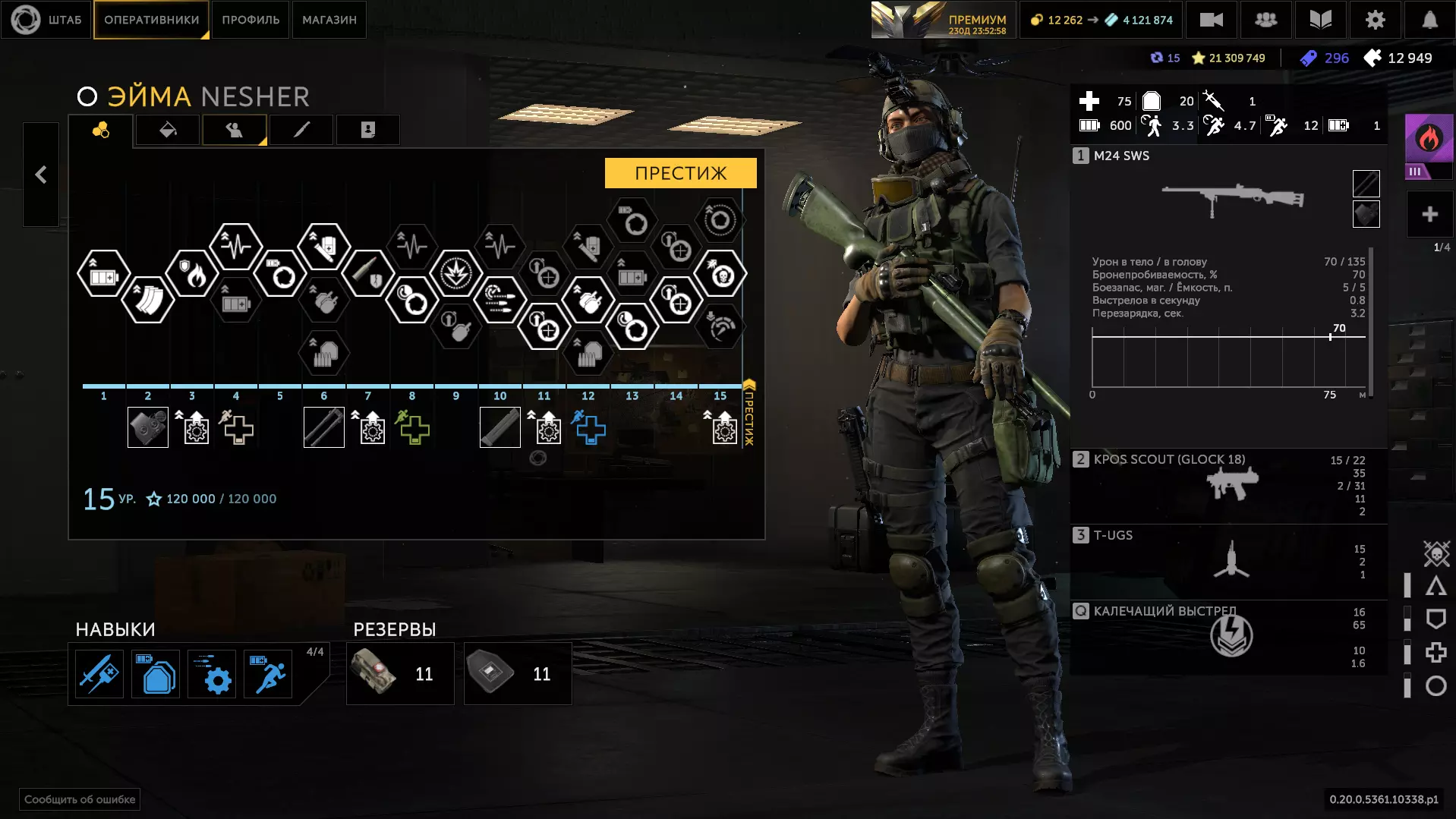Switch to the ОПЕРАТИВНИКИ tab
1456x819 pixels.
pos(151,20)
